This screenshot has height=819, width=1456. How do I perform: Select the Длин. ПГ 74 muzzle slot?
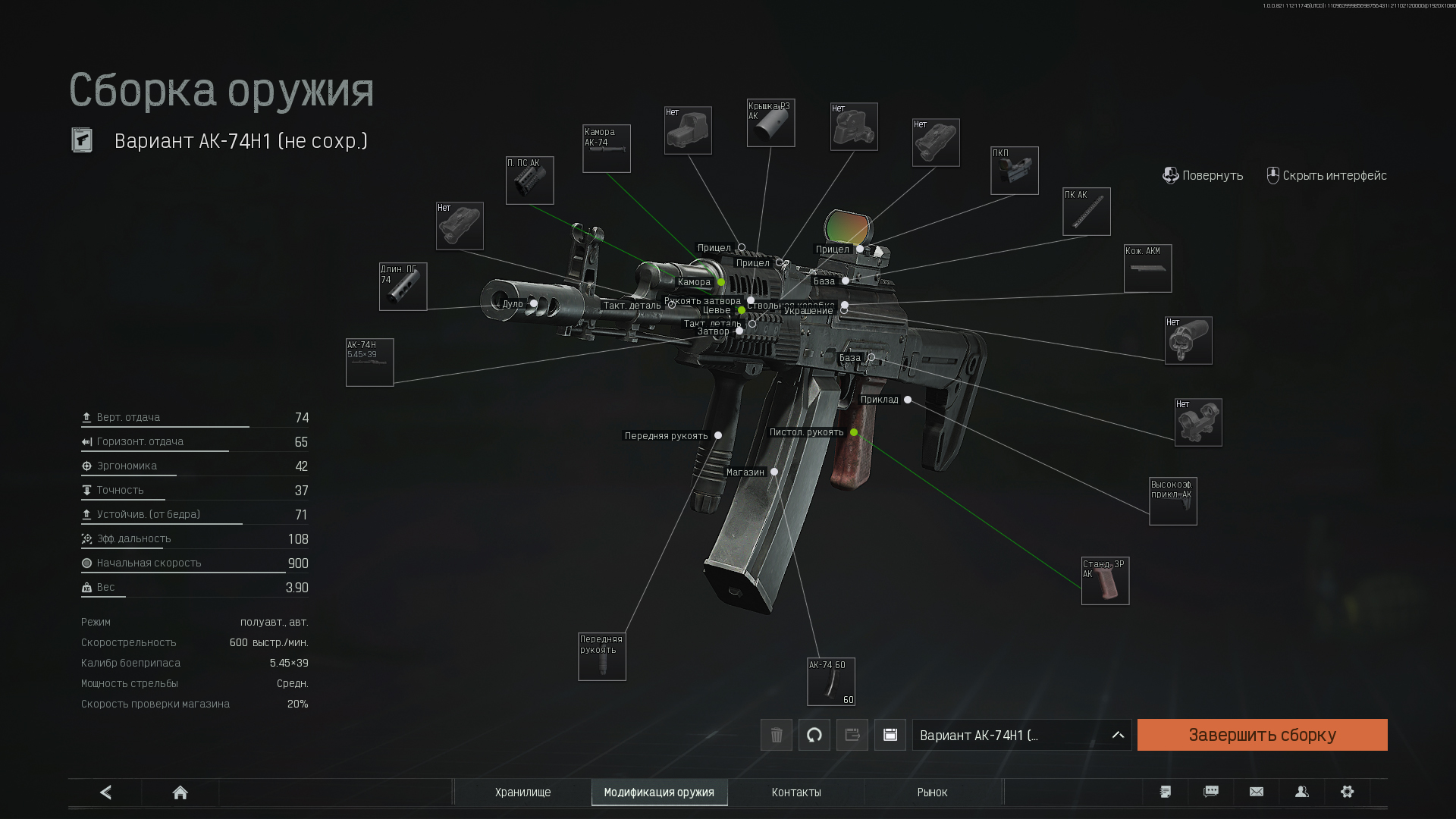point(403,287)
